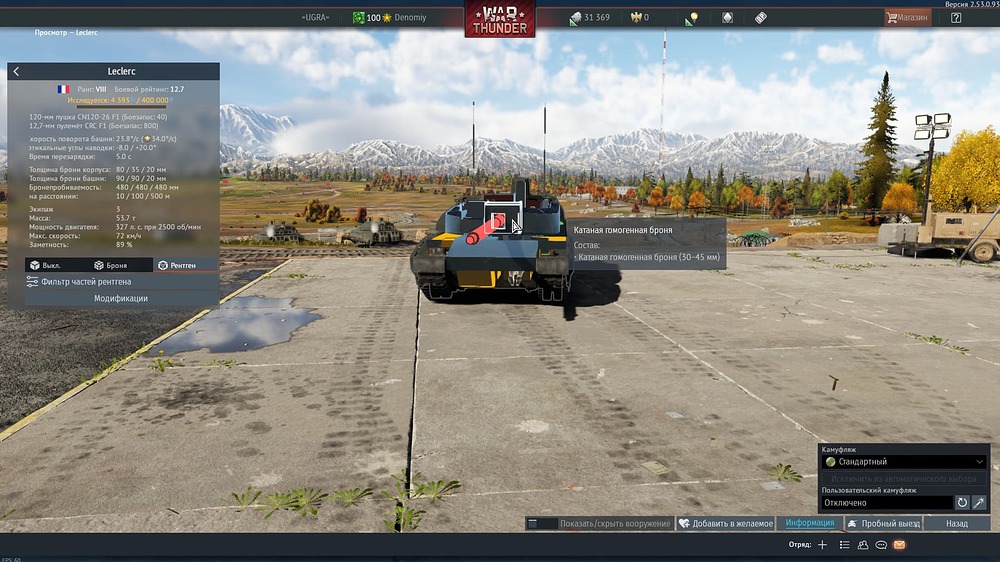Activate the Рентген view mode

click(176, 265)
